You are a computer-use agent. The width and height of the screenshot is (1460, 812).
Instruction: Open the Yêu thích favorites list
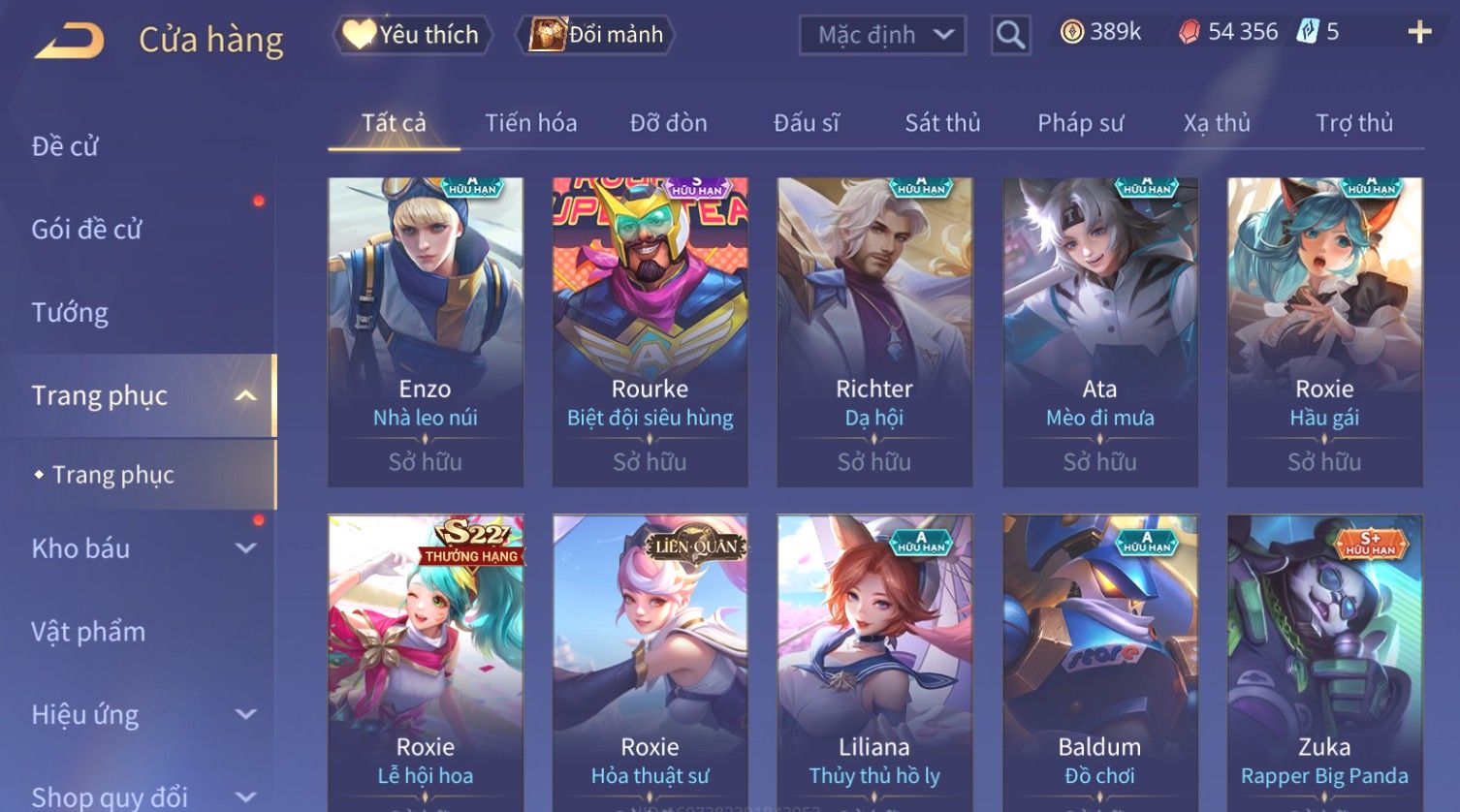tap(413, 35)
